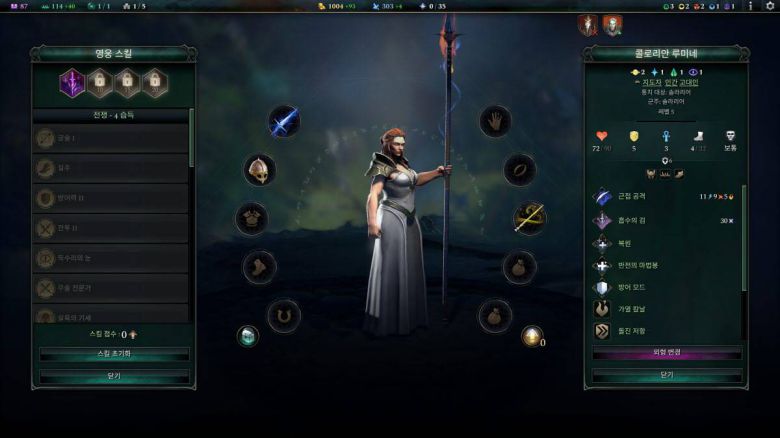
Task: Click the teal gem icon near the mount slot
Action: (247, 336)
